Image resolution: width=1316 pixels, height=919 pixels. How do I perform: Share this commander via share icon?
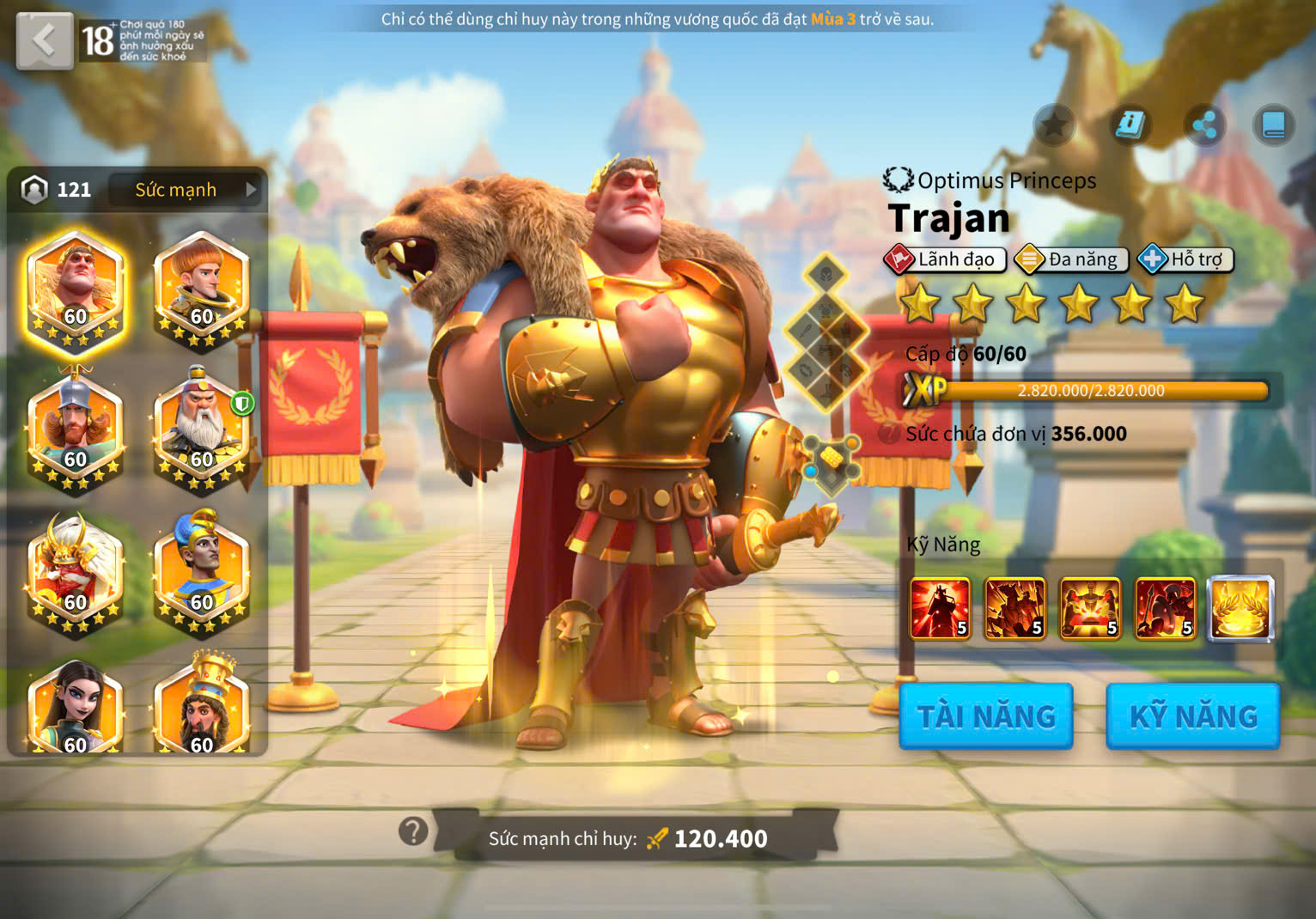click(1204, 126)
